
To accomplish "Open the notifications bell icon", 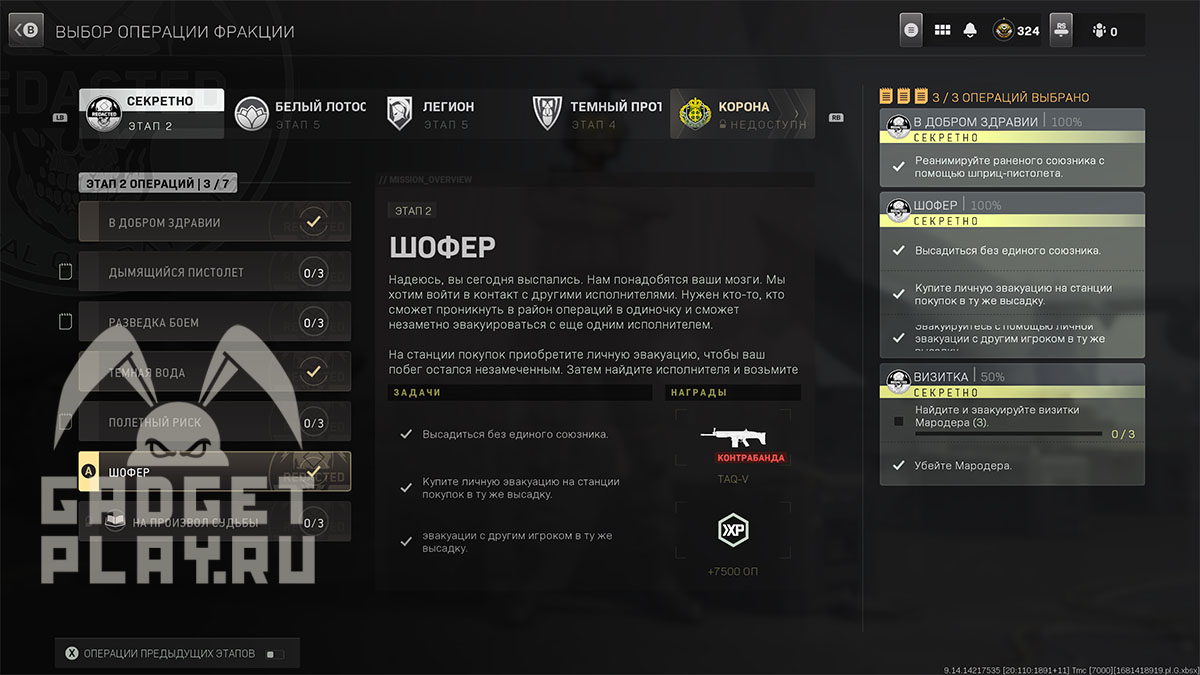I will point(969,30).
